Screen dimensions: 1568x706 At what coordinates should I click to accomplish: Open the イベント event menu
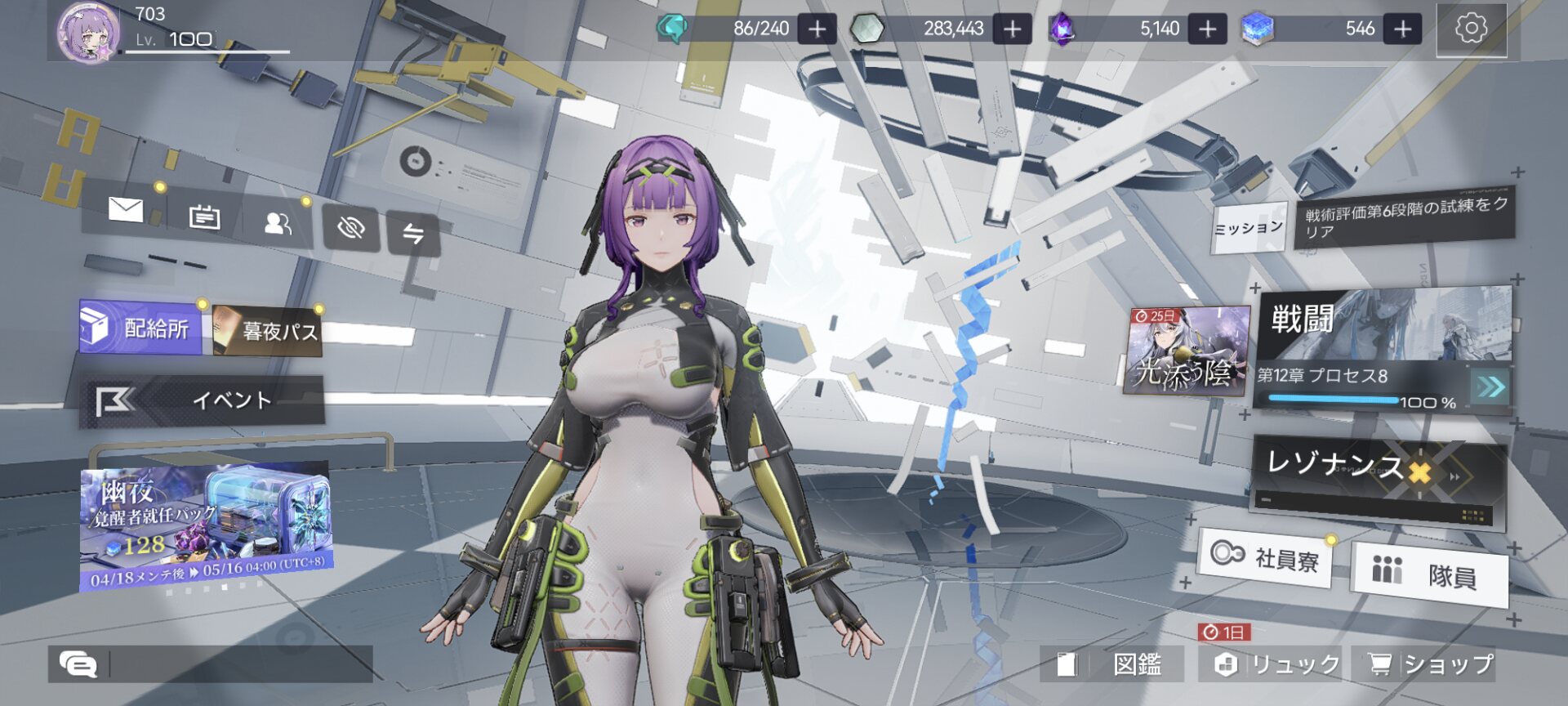(x=204, y=400)
